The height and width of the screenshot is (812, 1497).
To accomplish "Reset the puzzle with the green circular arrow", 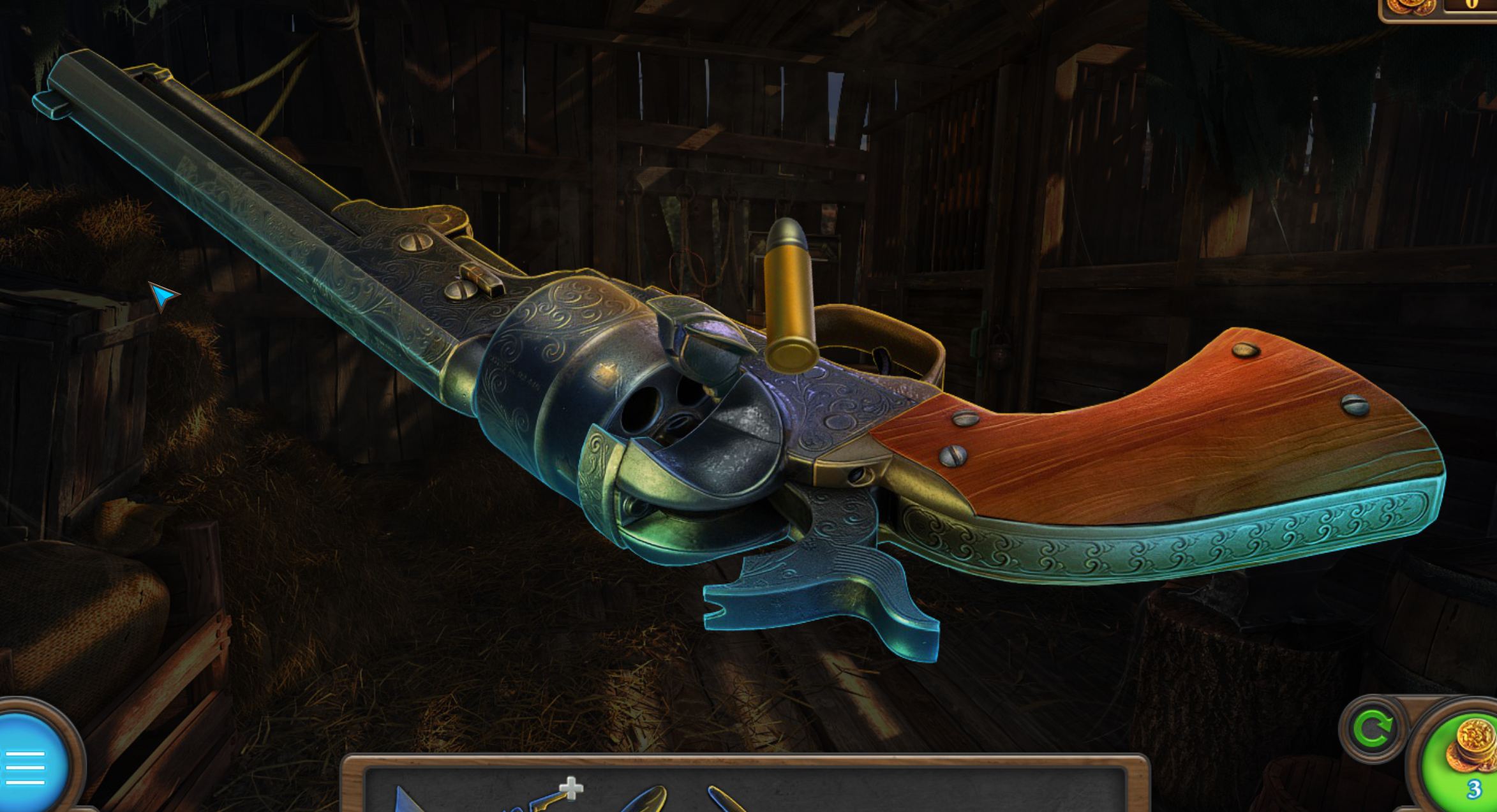I will (x=1372, y=729).
